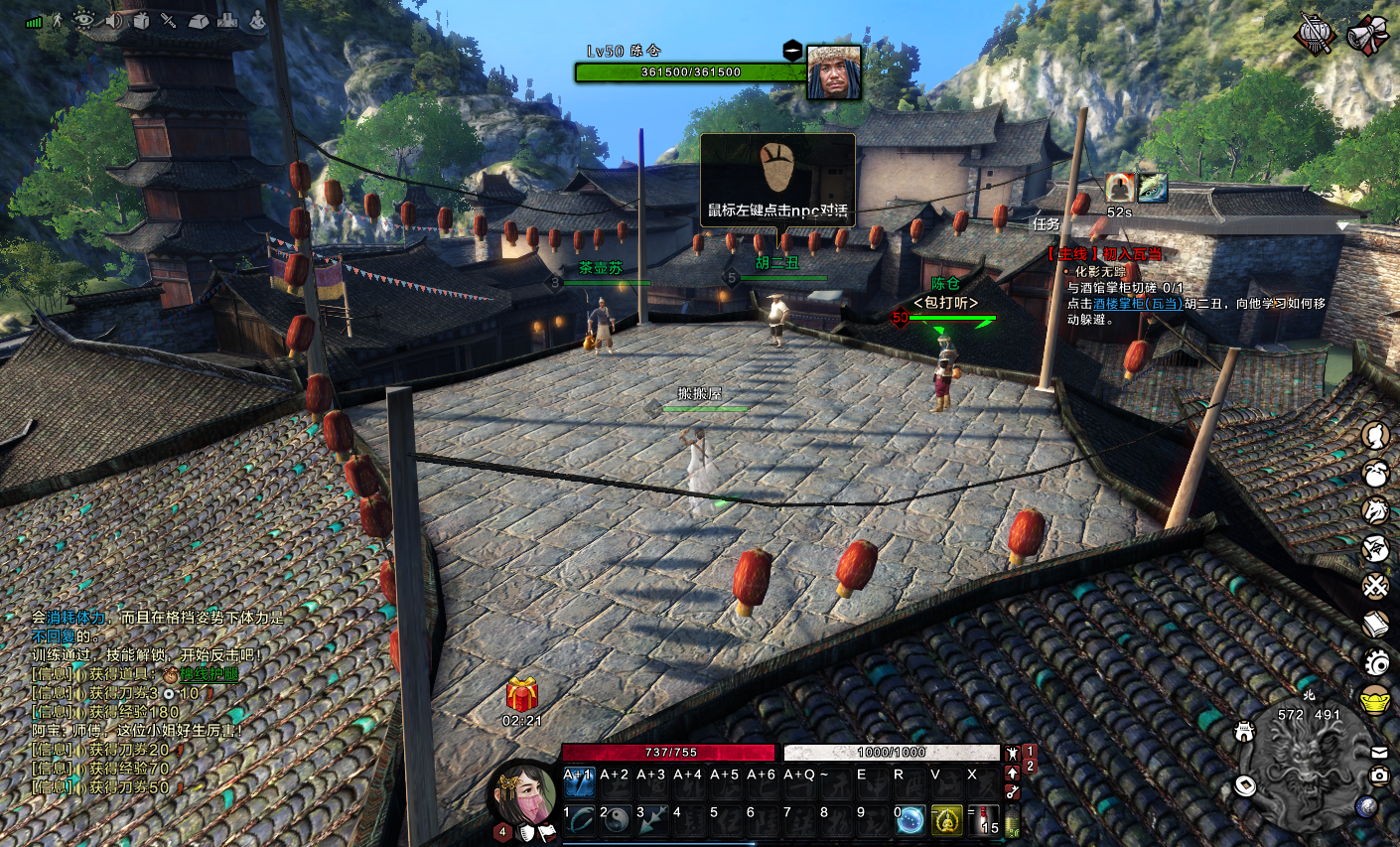Click the eye visibility icon
Image resolution: width=1400 pixels, height=847 pixels.
pos(84,20)
